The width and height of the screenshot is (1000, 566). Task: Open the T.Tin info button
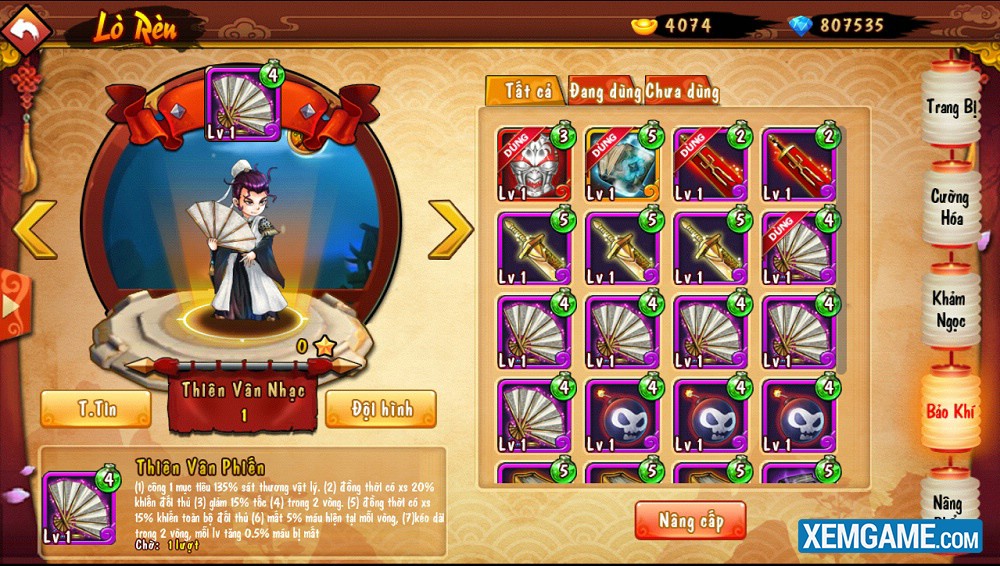[x=96, y=408]
